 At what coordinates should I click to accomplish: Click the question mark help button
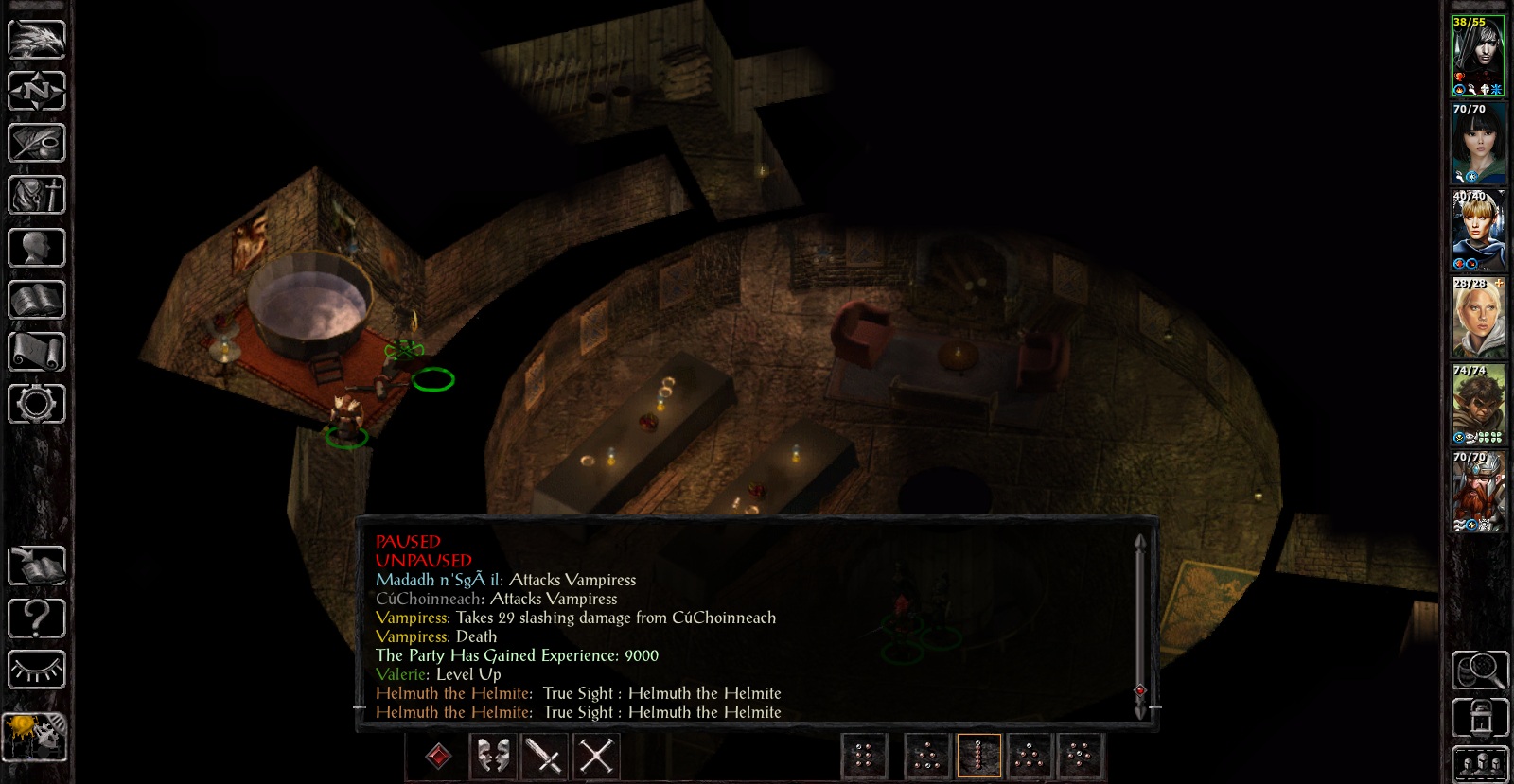click(37, 618)
